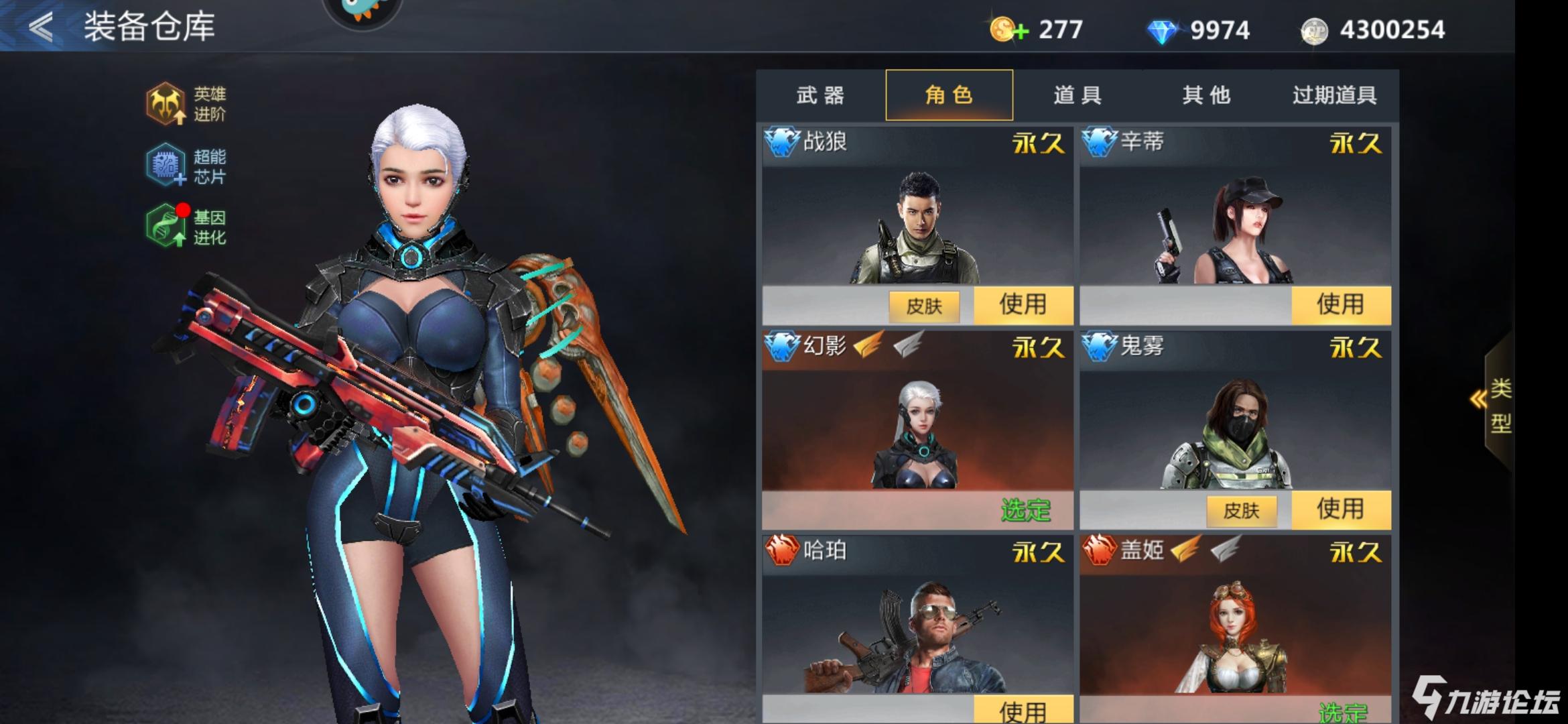Select the 角色 tab
This screenshot has height=724, width=1568.
pyautogui.click(x=949, y=95)
